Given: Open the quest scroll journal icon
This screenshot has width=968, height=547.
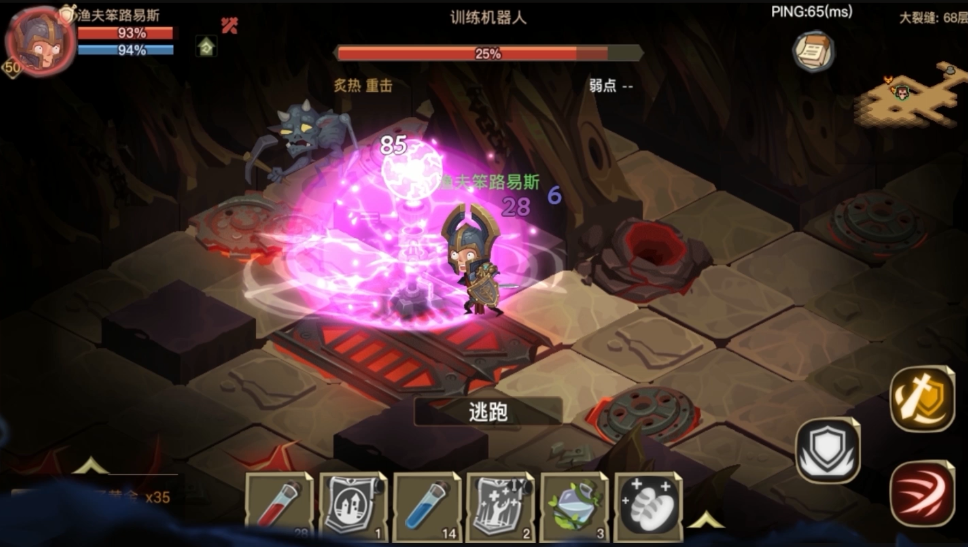Looking at the screenshot, I should (814, 52).
